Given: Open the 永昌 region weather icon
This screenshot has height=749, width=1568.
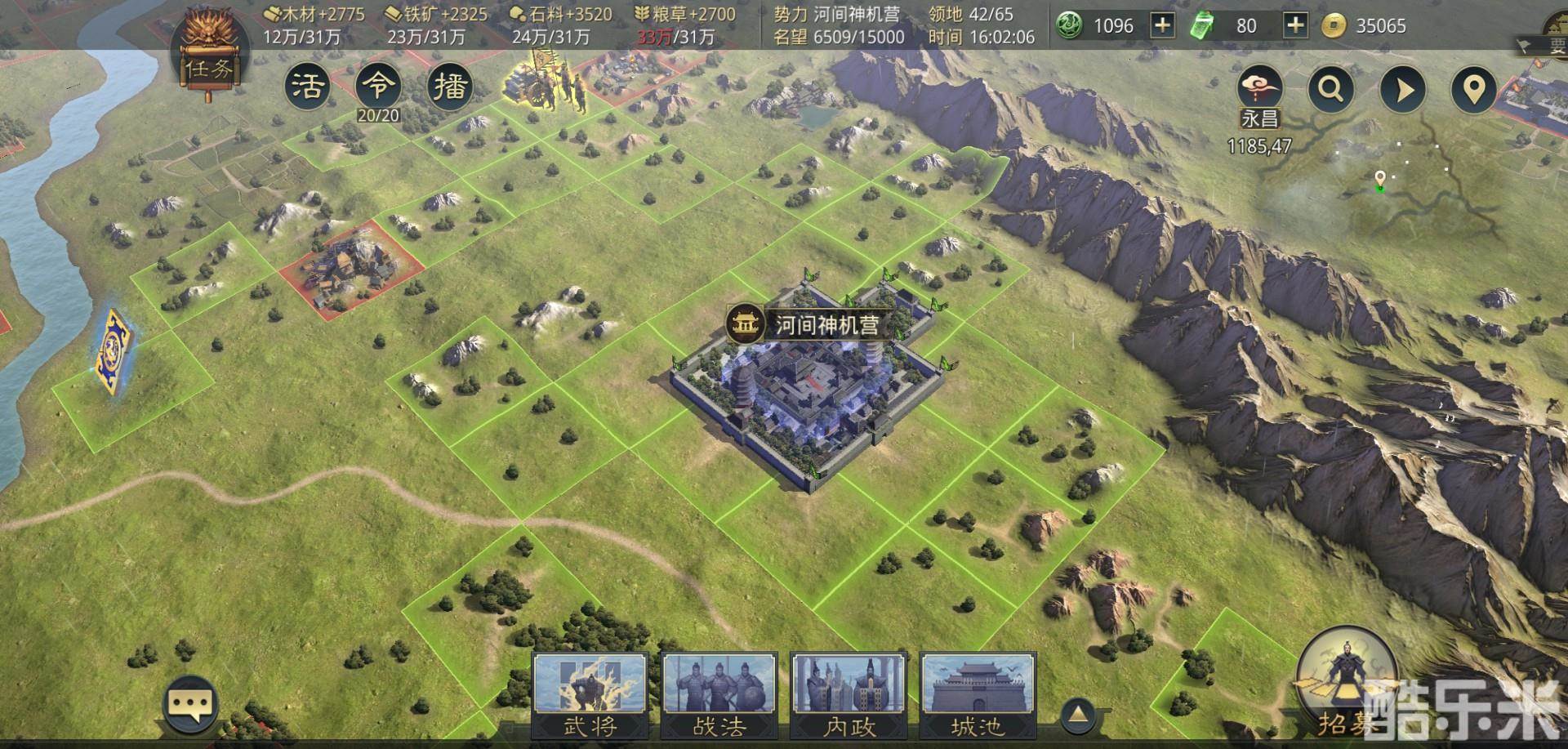Looking at the screenshot, I should tap(1259, 88).
